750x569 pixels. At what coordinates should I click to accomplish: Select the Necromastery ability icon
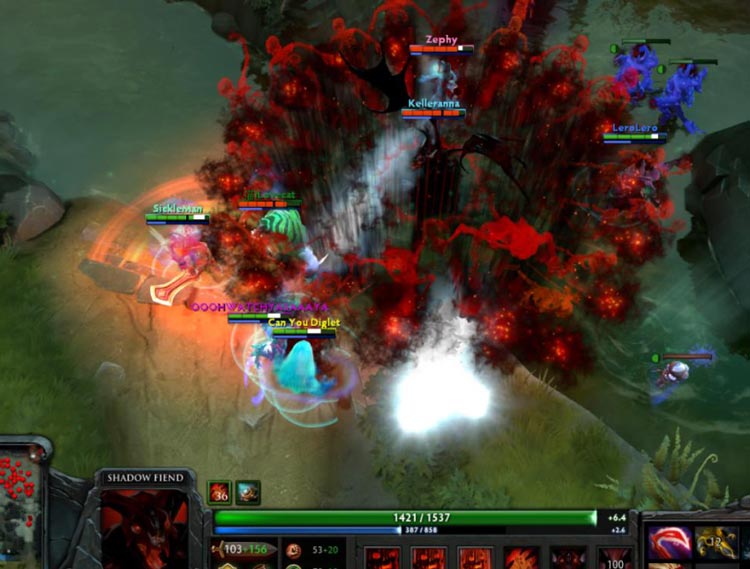pos(521,558)
